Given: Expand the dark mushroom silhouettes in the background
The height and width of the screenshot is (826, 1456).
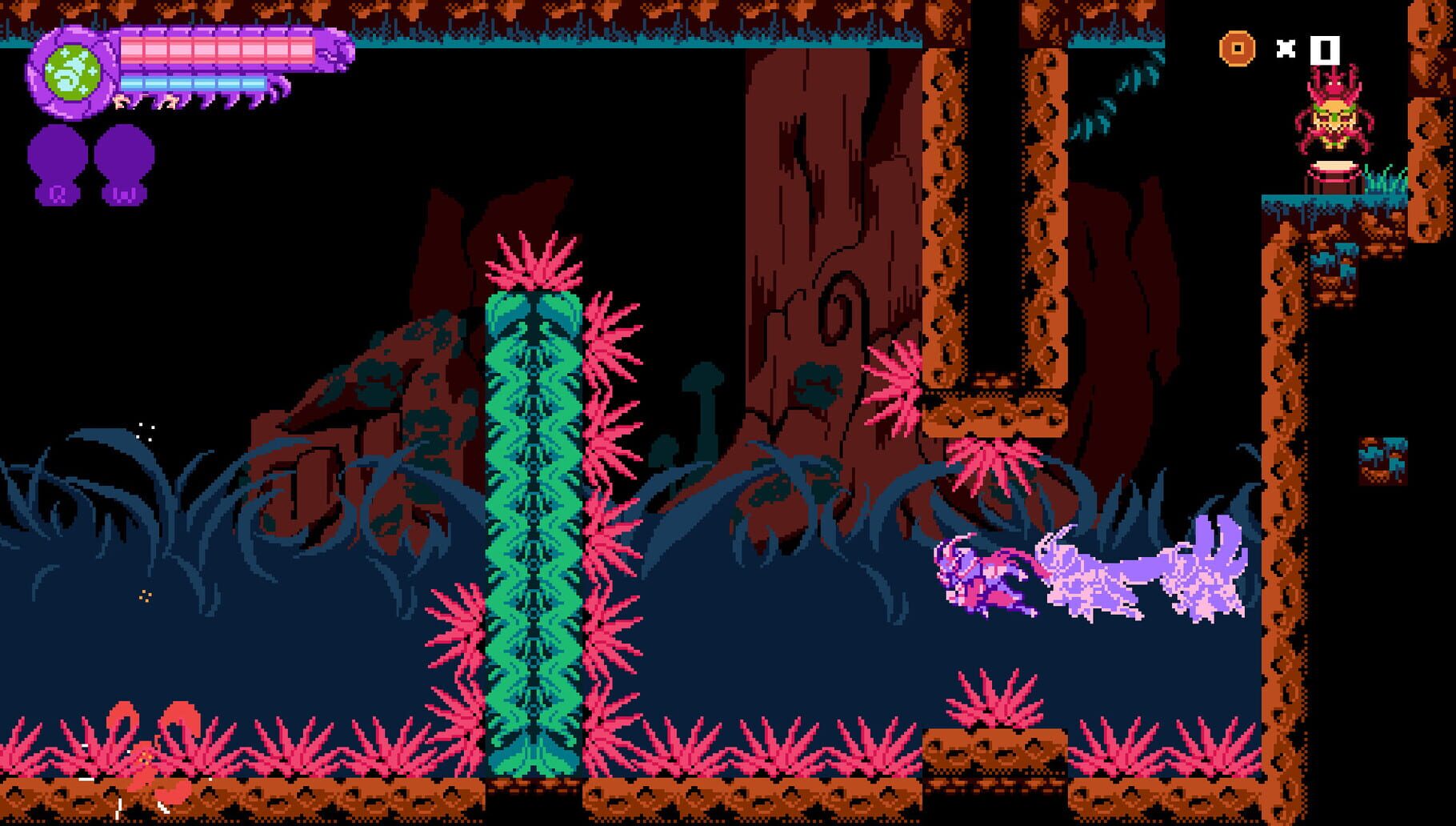Looking at the screenshot, I should 704,408.
